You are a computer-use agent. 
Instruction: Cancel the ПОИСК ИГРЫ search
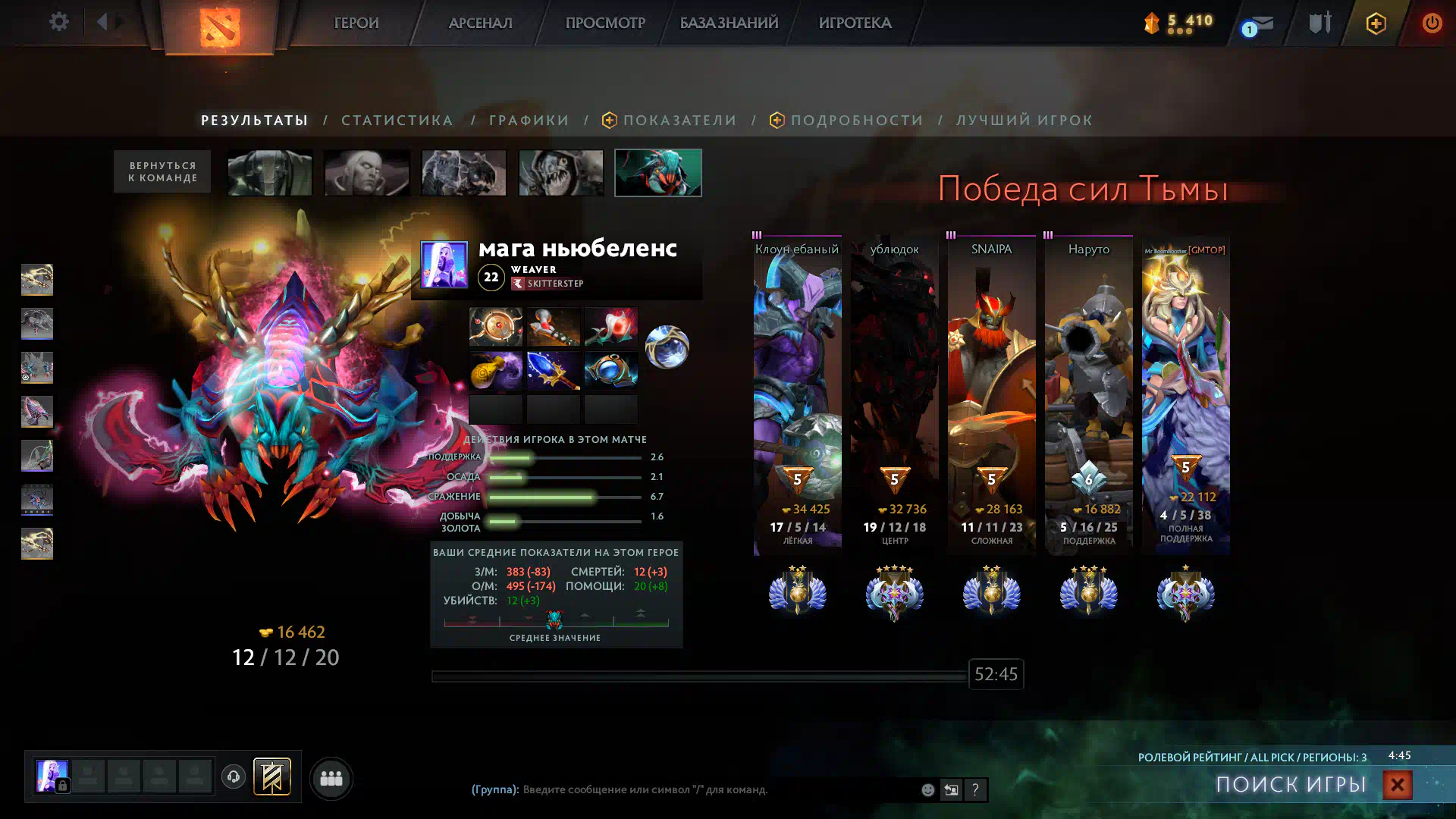pyautogui.click(x=1397, y=784)
